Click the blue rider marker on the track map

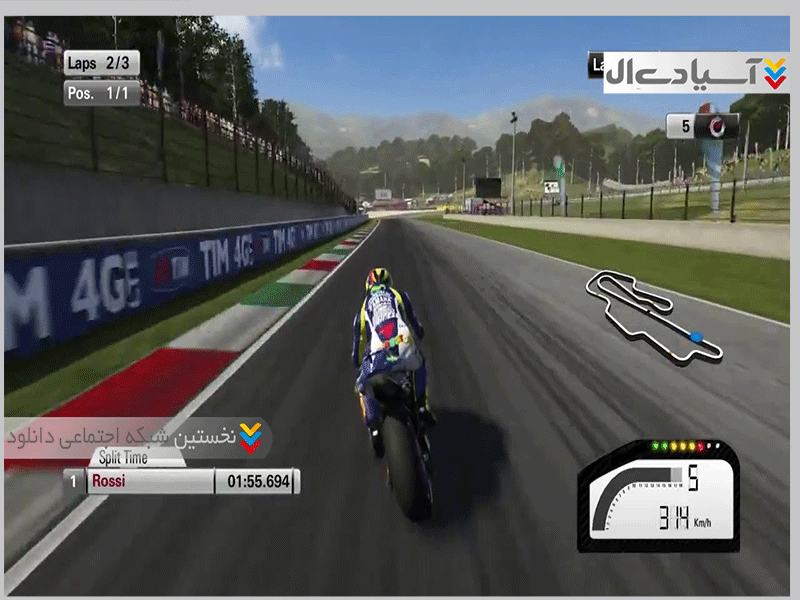[x=696, y=336]
